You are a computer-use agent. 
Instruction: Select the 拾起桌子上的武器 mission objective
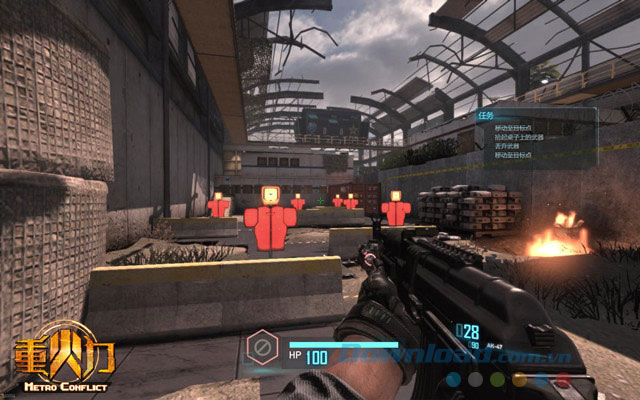(x=519, y=138)
